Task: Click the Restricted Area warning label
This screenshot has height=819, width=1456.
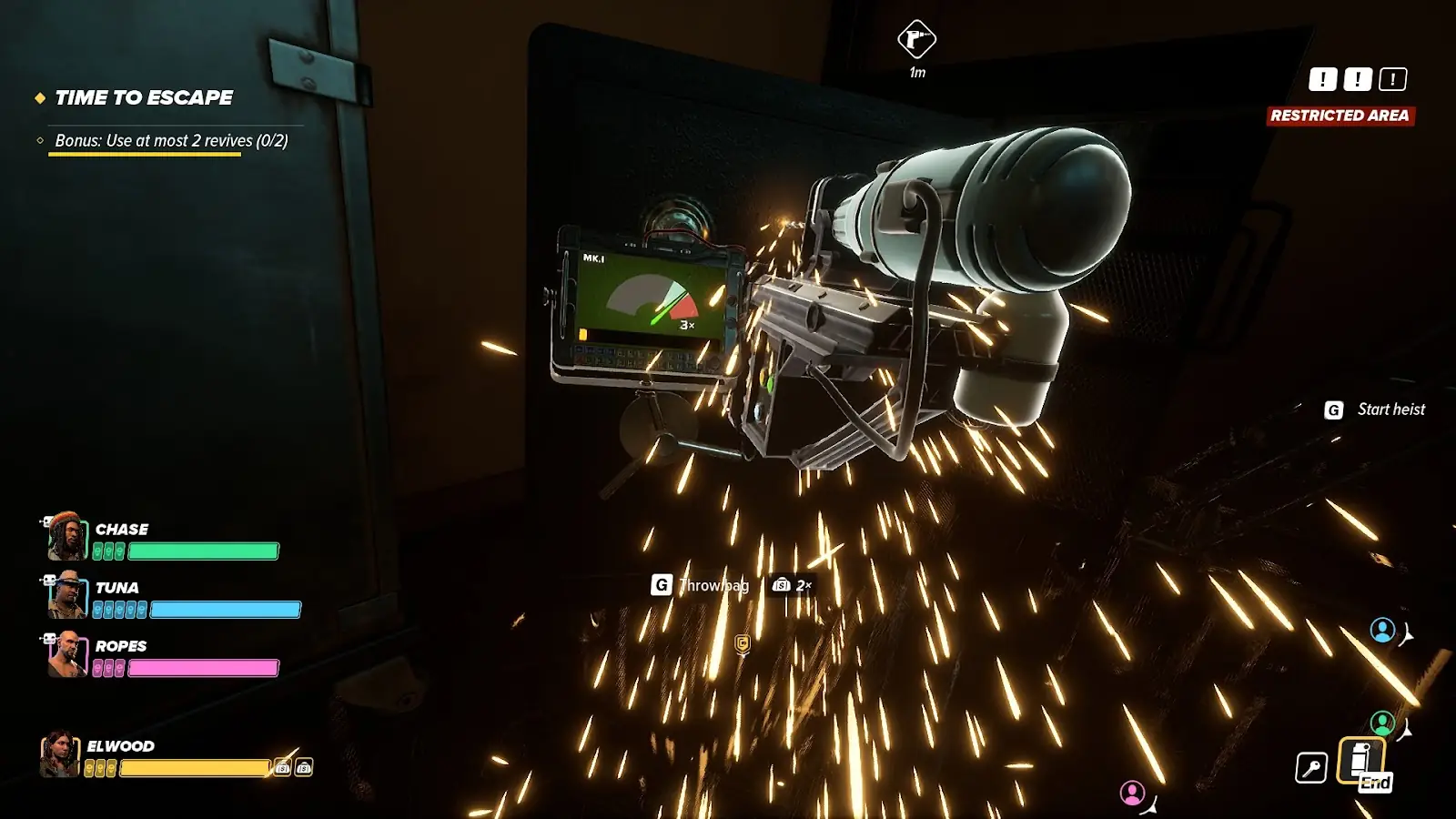Action: coord(1340,116)
